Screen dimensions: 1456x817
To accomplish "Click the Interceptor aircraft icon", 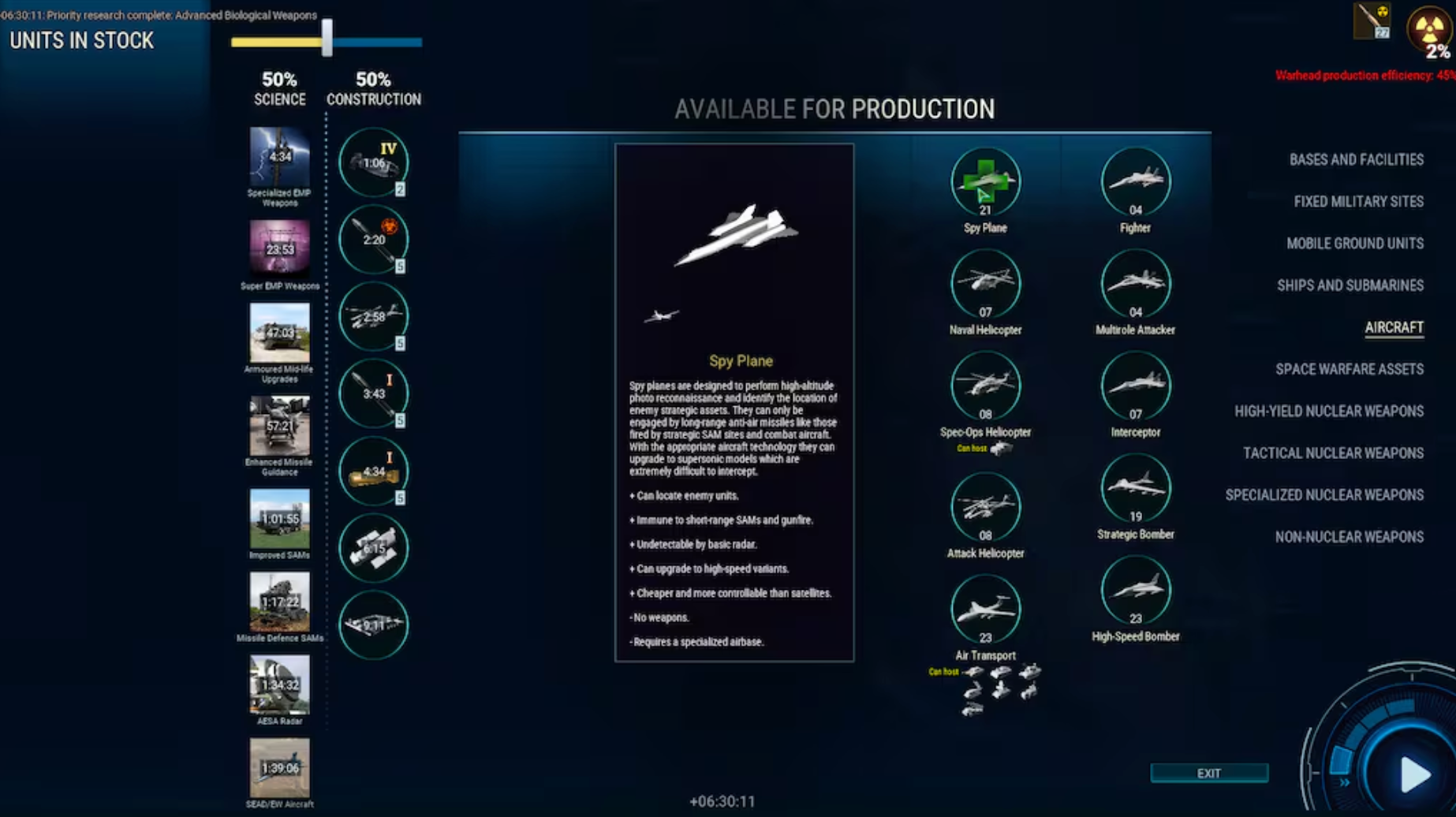I will point(1136,386).
